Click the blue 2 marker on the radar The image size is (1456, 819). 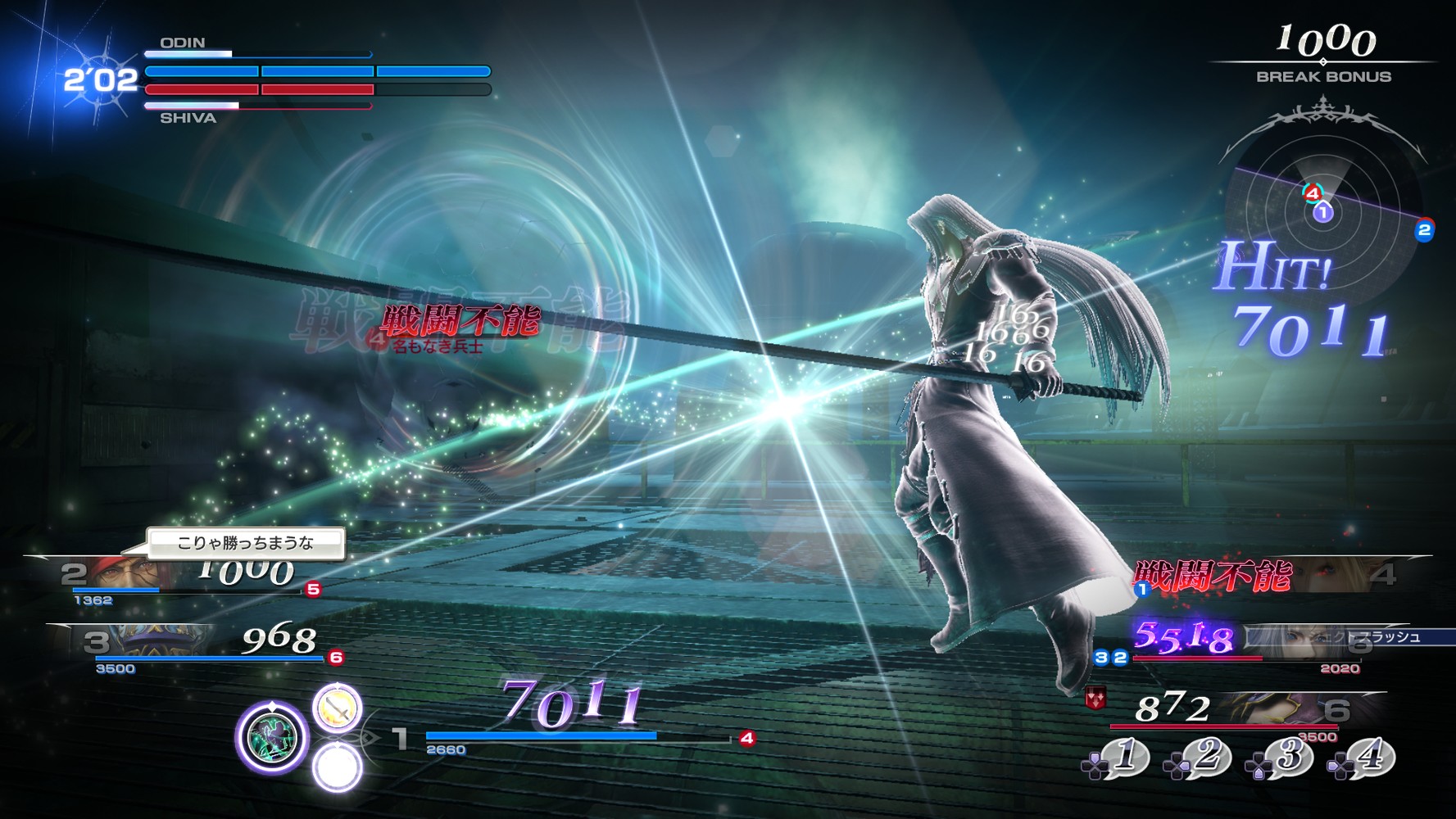click(1424, 230)
